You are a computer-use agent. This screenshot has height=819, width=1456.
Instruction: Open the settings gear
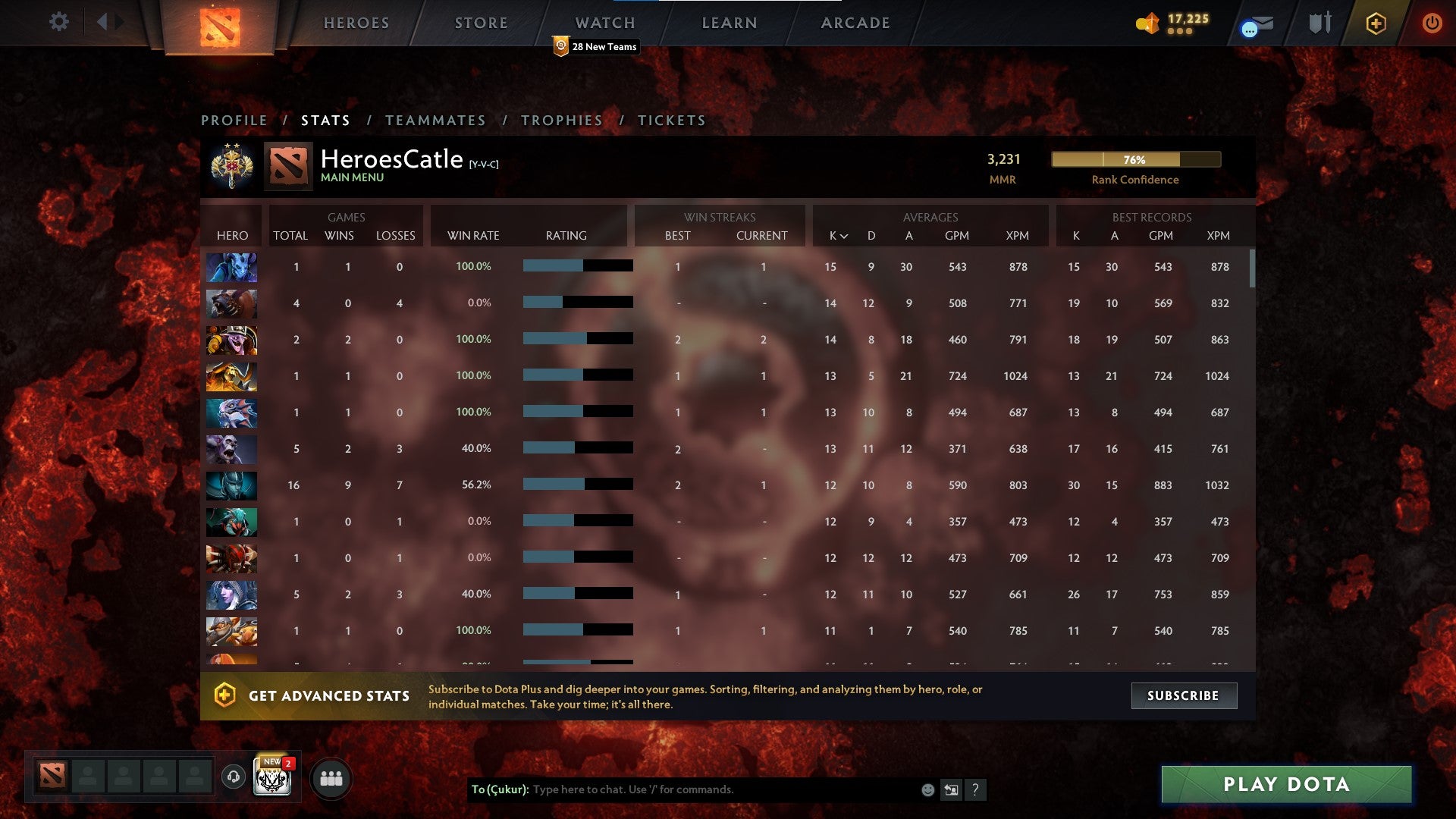point(59,23)
